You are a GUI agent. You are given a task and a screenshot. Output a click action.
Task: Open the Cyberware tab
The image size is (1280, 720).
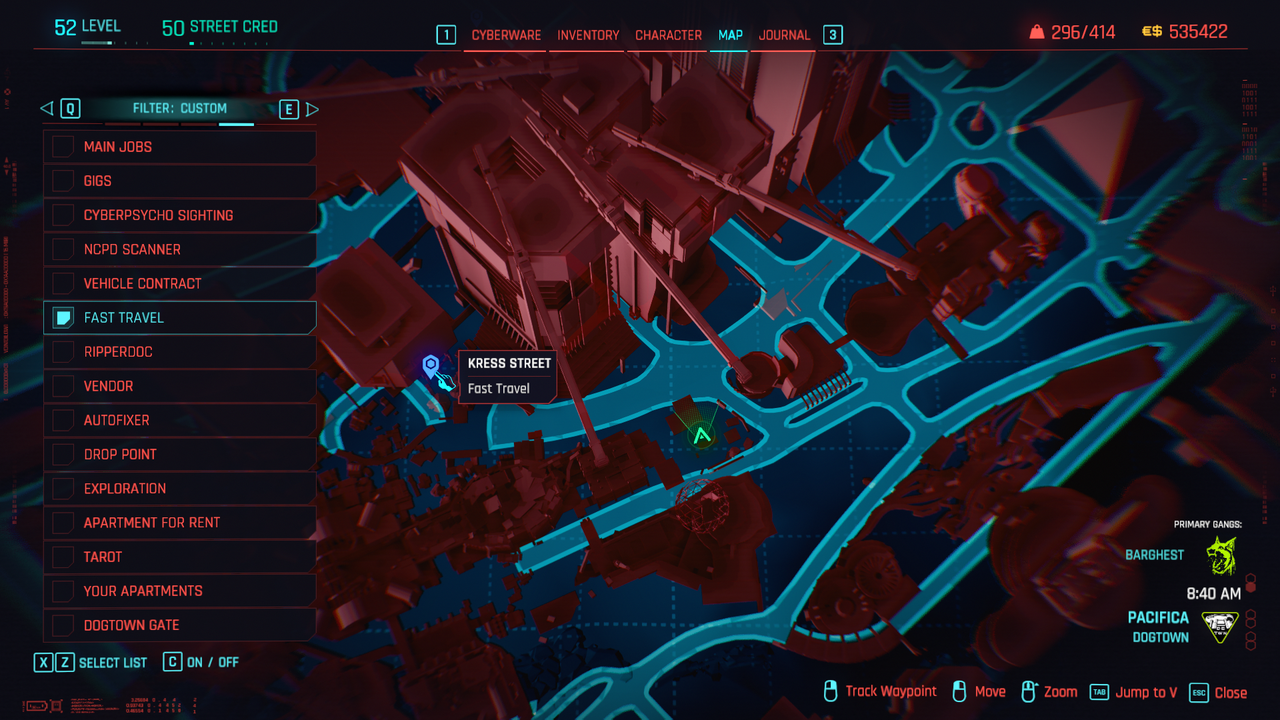coord(506,35)
